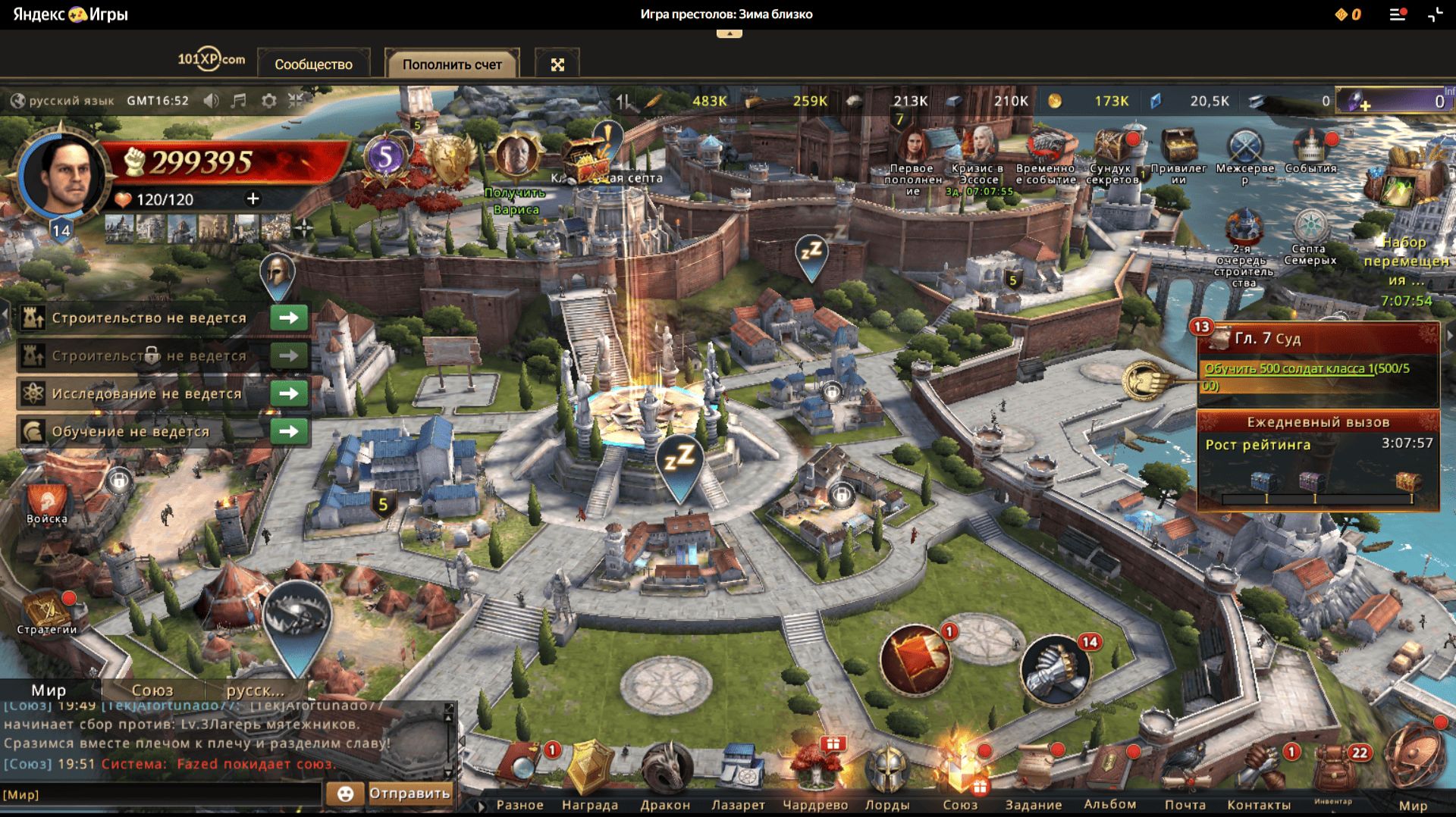Open the Войска troops icon

[47, 502]
